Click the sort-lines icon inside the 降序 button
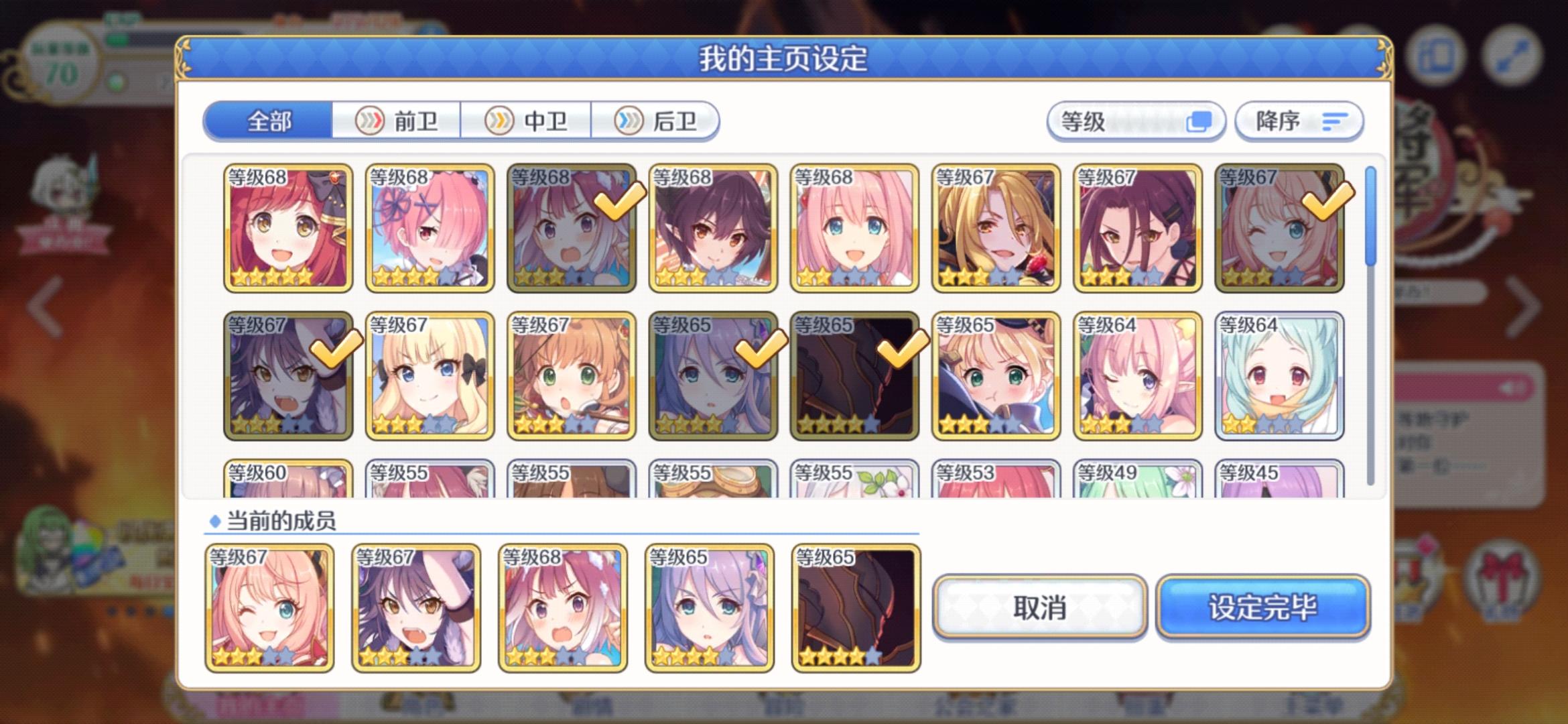The width and height of the screenshot is (1568, 724). 1335,121
